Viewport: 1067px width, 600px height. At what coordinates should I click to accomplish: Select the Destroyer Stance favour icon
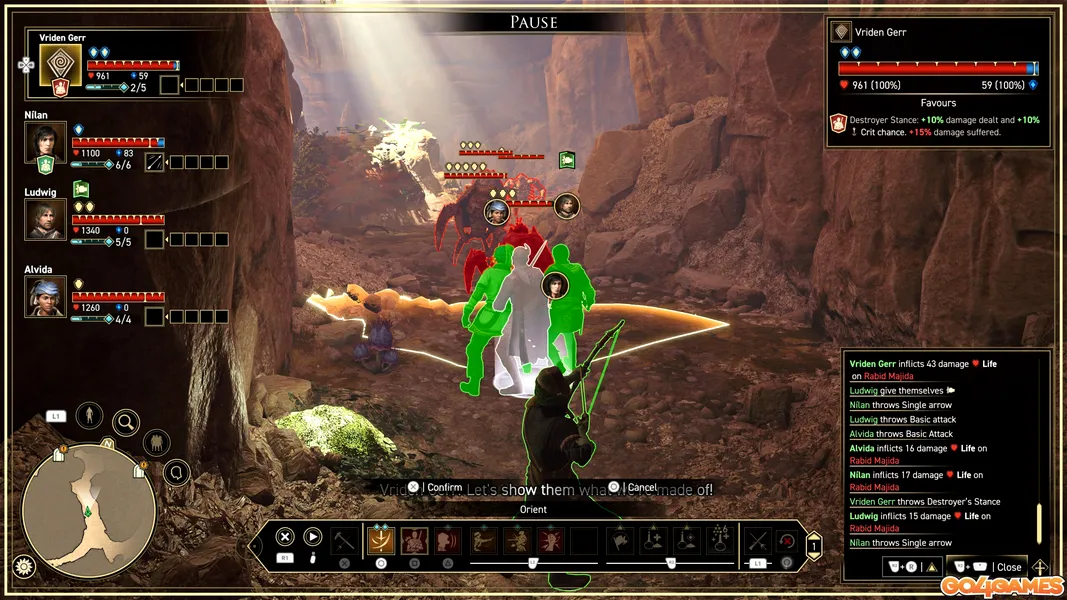click(839, 123)
